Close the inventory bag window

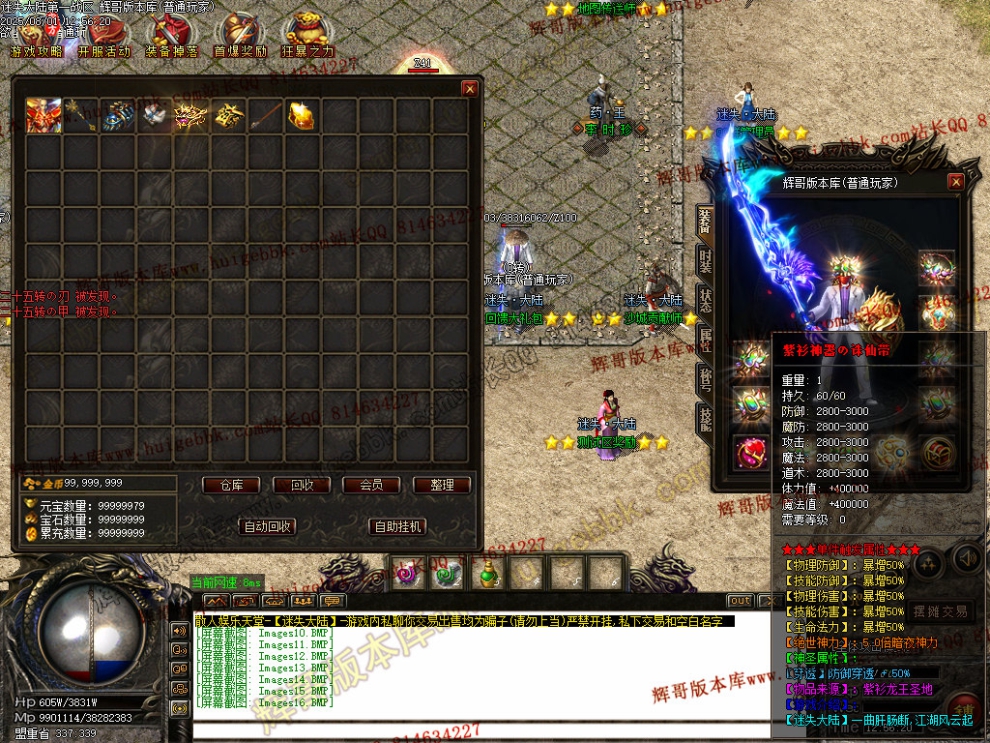click(x=469, y=88)
